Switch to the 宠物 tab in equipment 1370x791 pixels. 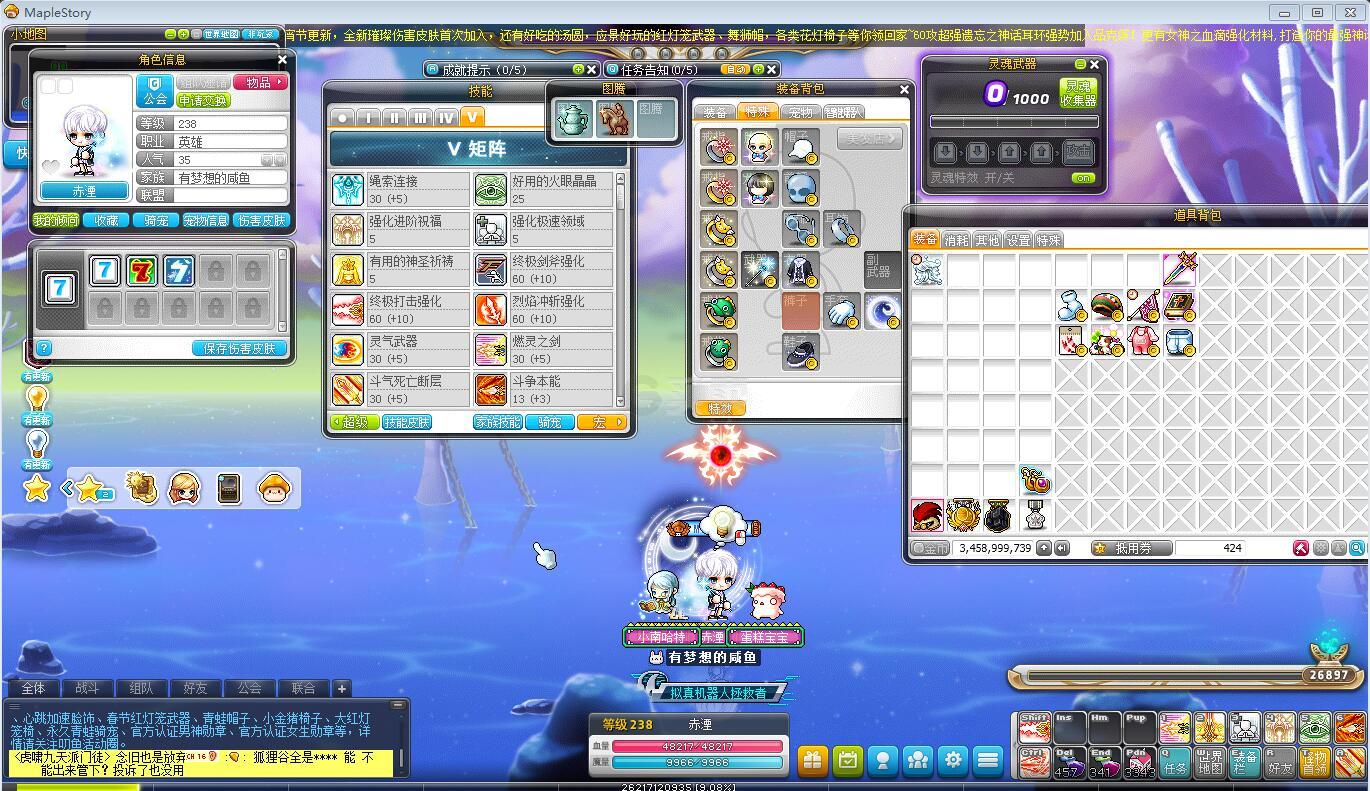[800, 112]
